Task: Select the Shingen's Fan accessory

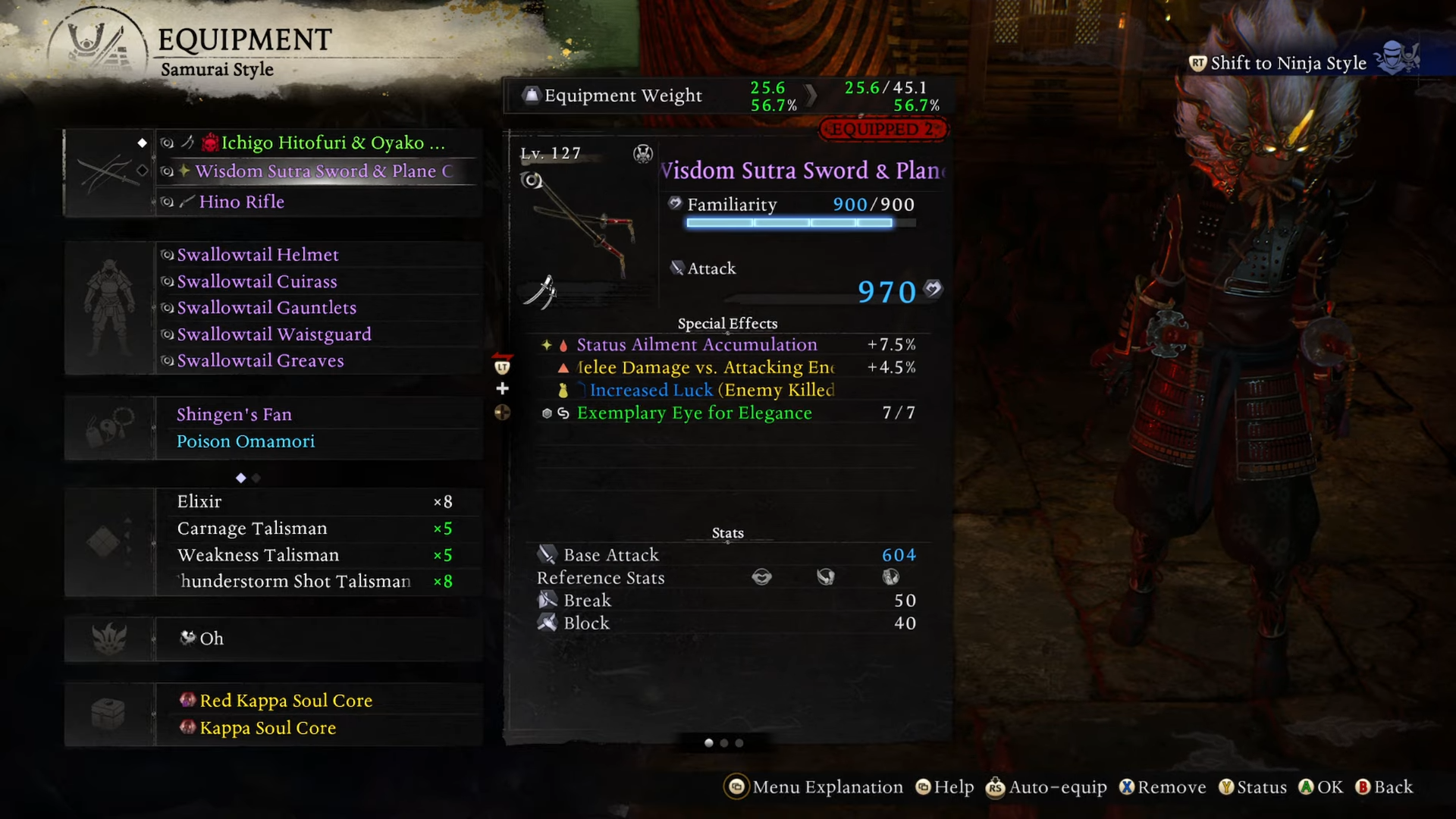Action: tap(234, 415)
